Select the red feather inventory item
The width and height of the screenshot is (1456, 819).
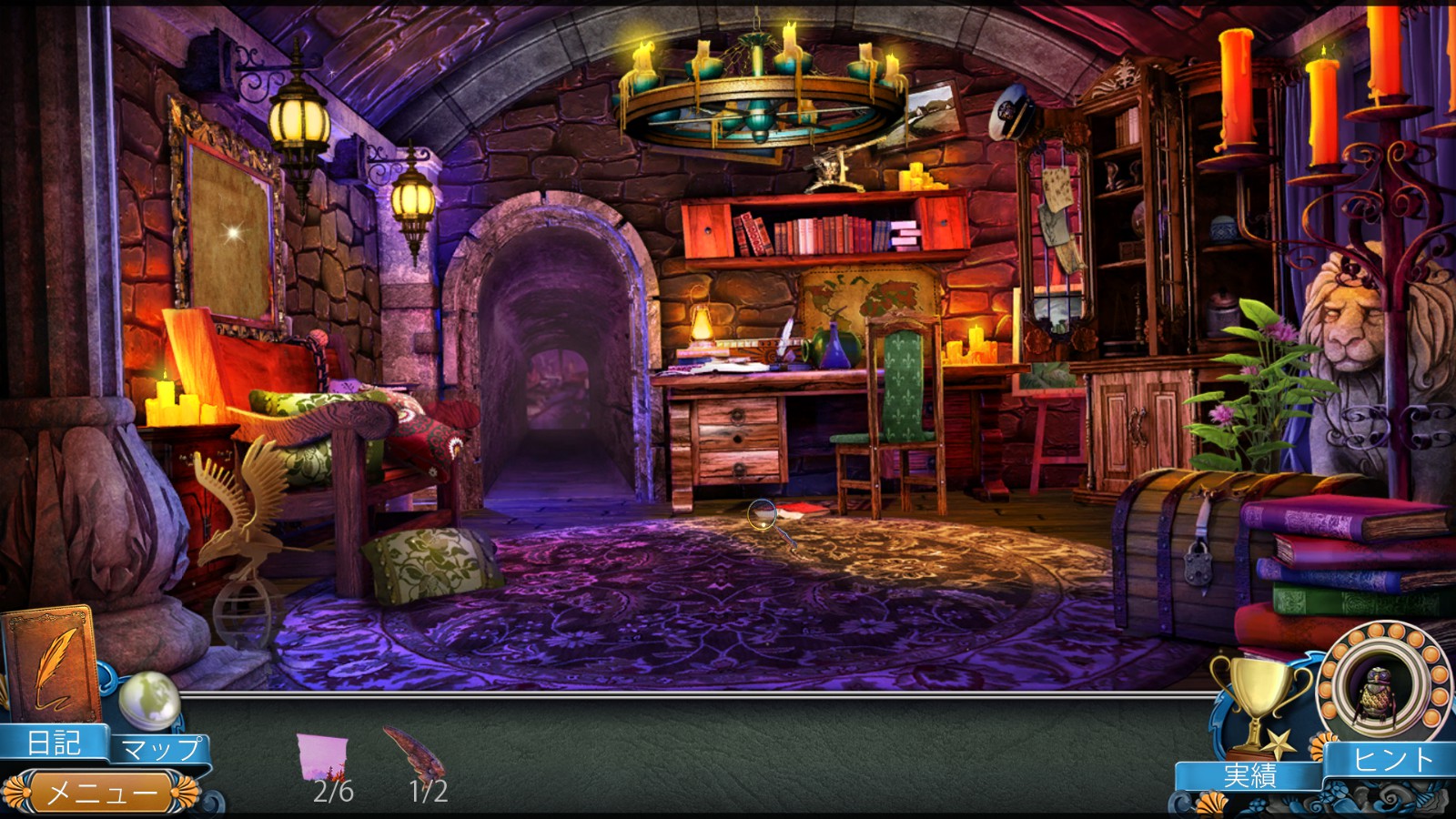414,749
